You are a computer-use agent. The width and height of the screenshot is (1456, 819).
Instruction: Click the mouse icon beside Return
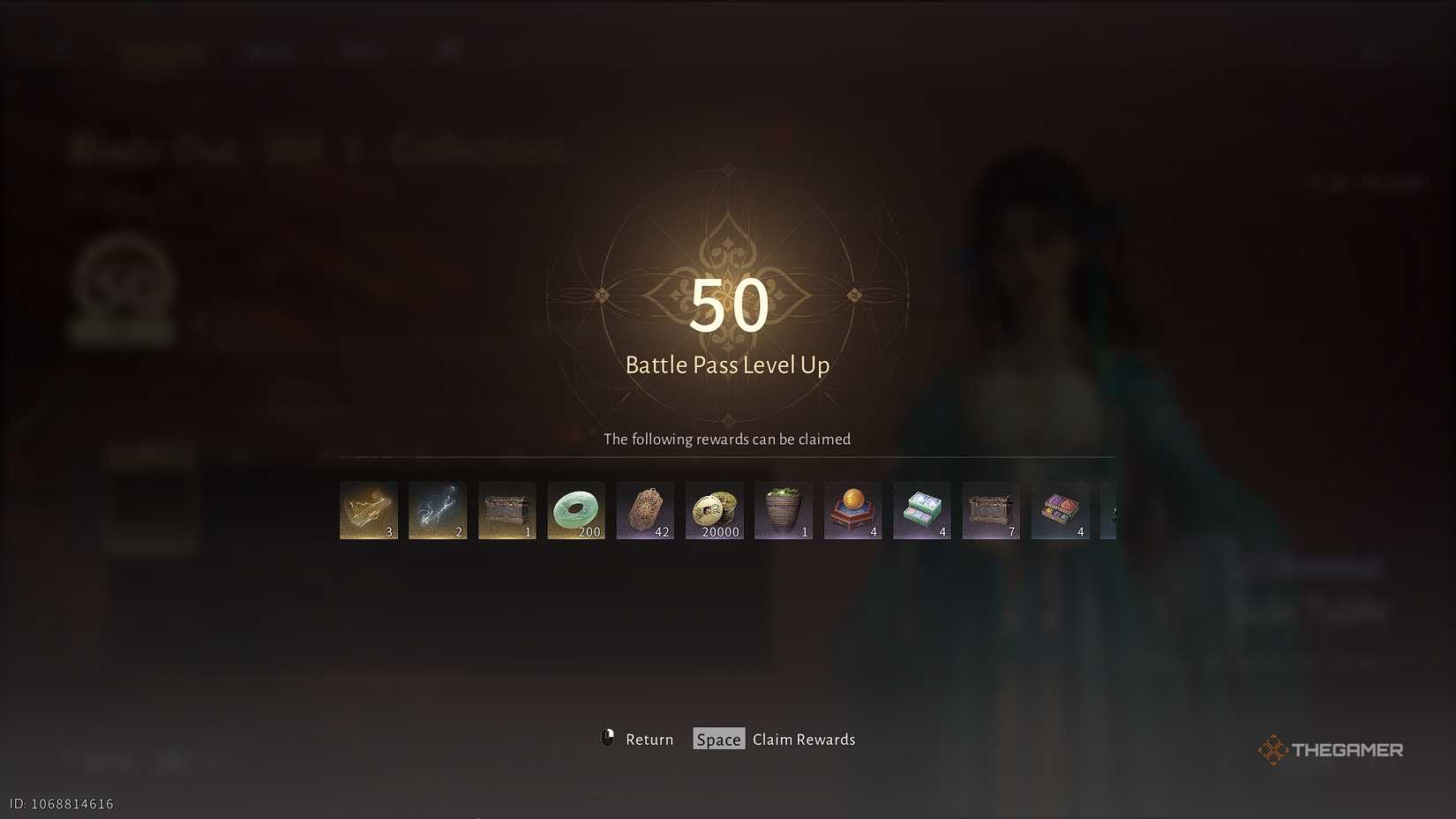607,739
